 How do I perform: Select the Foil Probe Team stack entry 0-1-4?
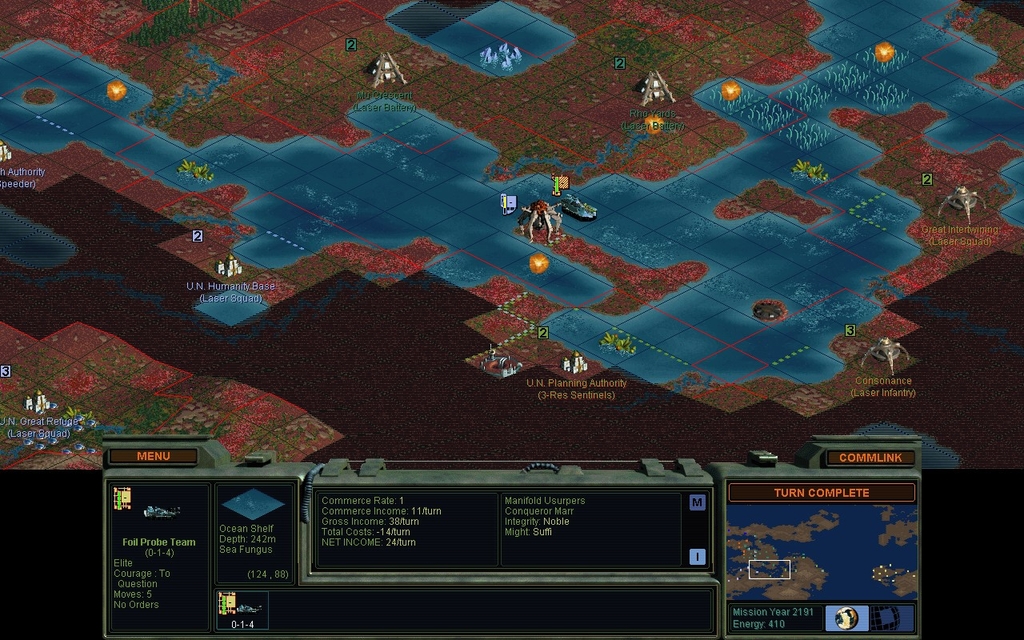click(x=241, y=610)
